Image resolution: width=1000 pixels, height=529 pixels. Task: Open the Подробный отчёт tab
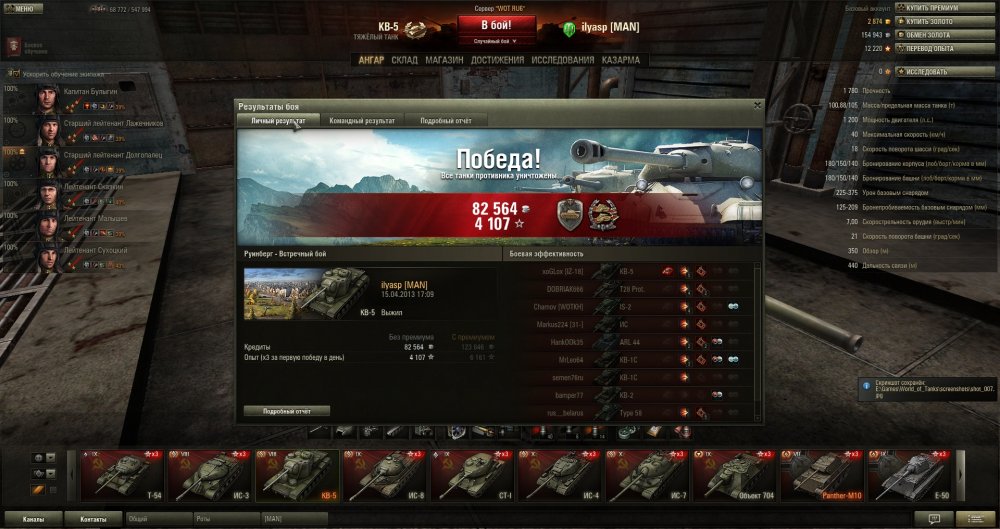point(445,120)
